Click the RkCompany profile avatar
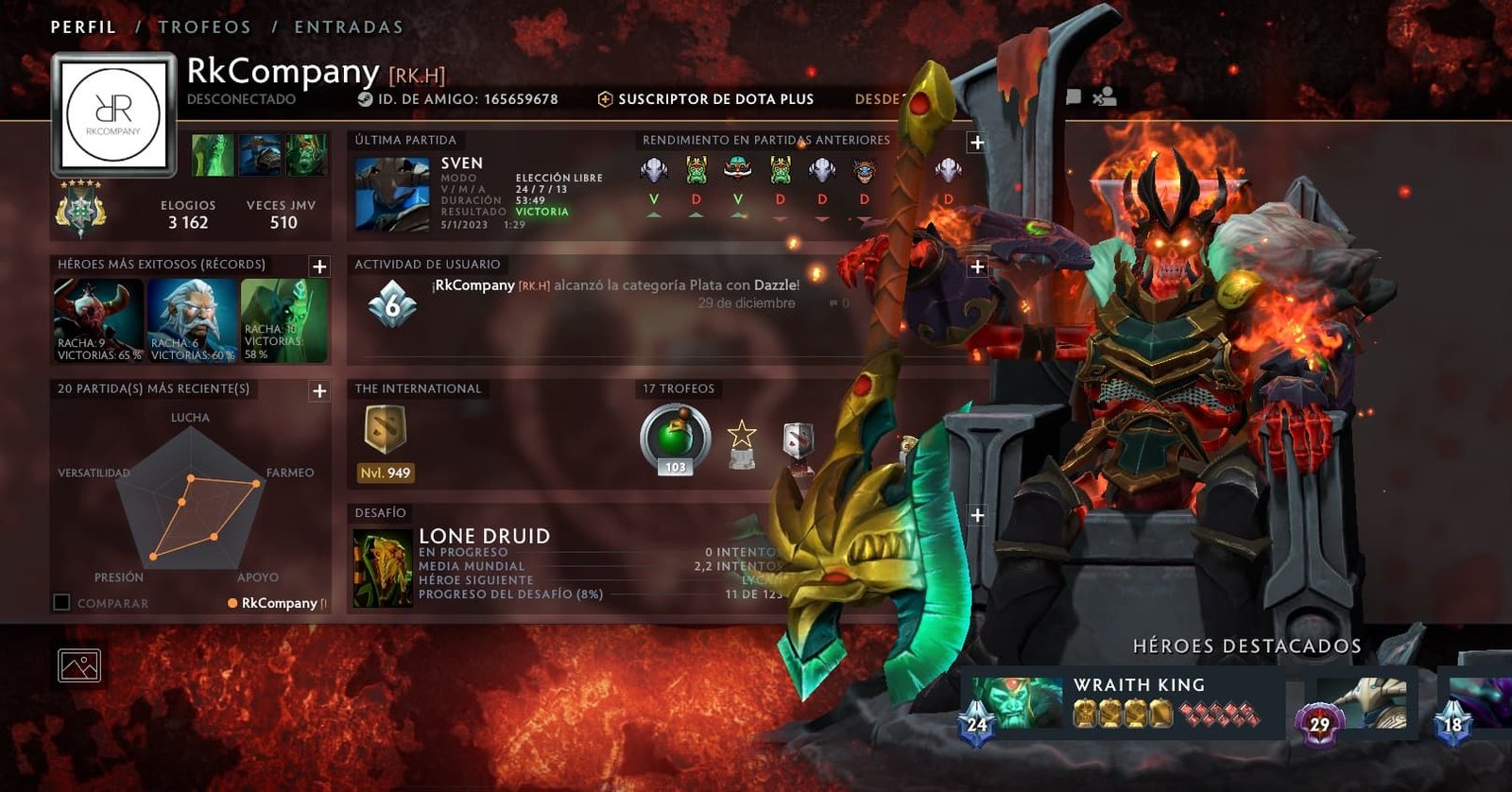 pyautogui.click(x=114, y=114)
